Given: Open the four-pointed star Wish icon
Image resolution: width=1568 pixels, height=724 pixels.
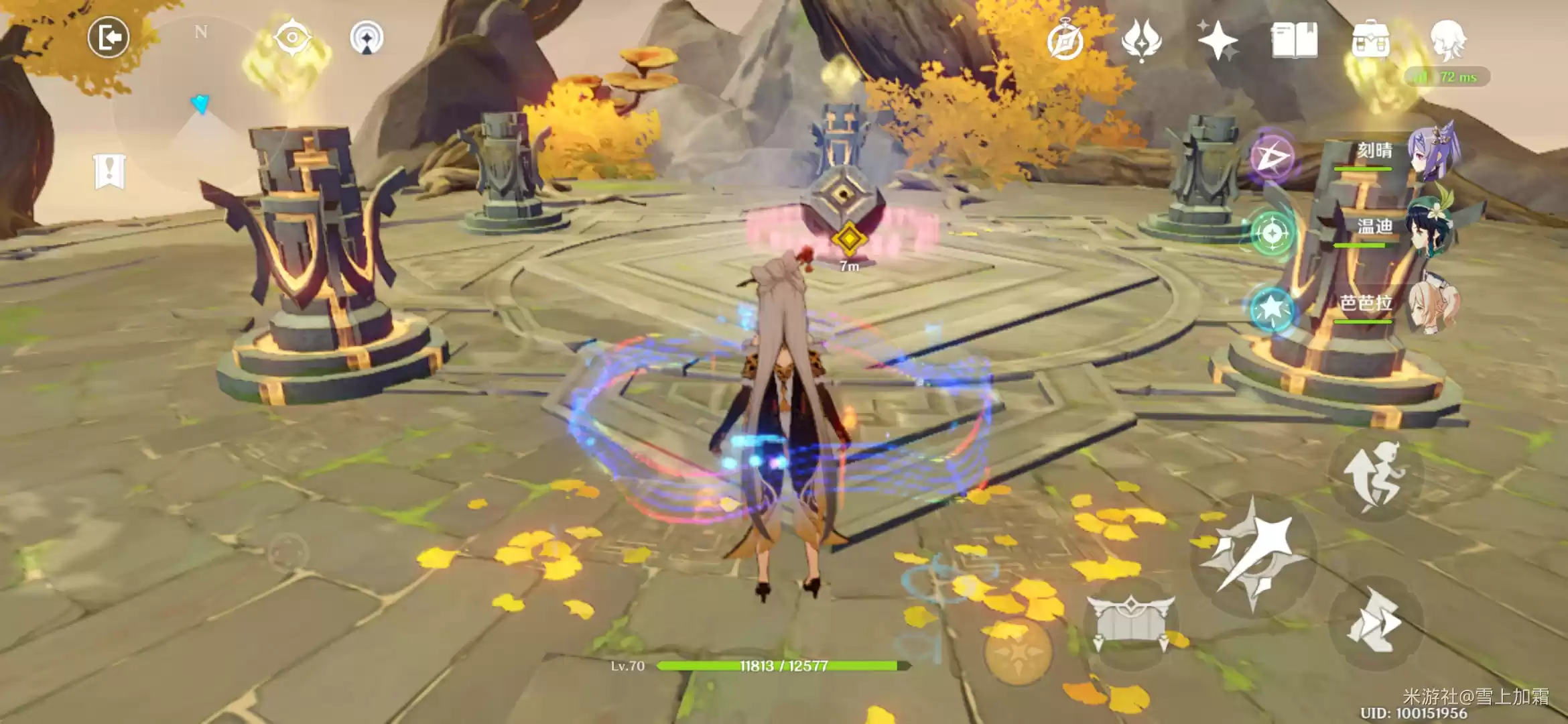Looking at the screenshot, I should click(x=1218, y=40).
